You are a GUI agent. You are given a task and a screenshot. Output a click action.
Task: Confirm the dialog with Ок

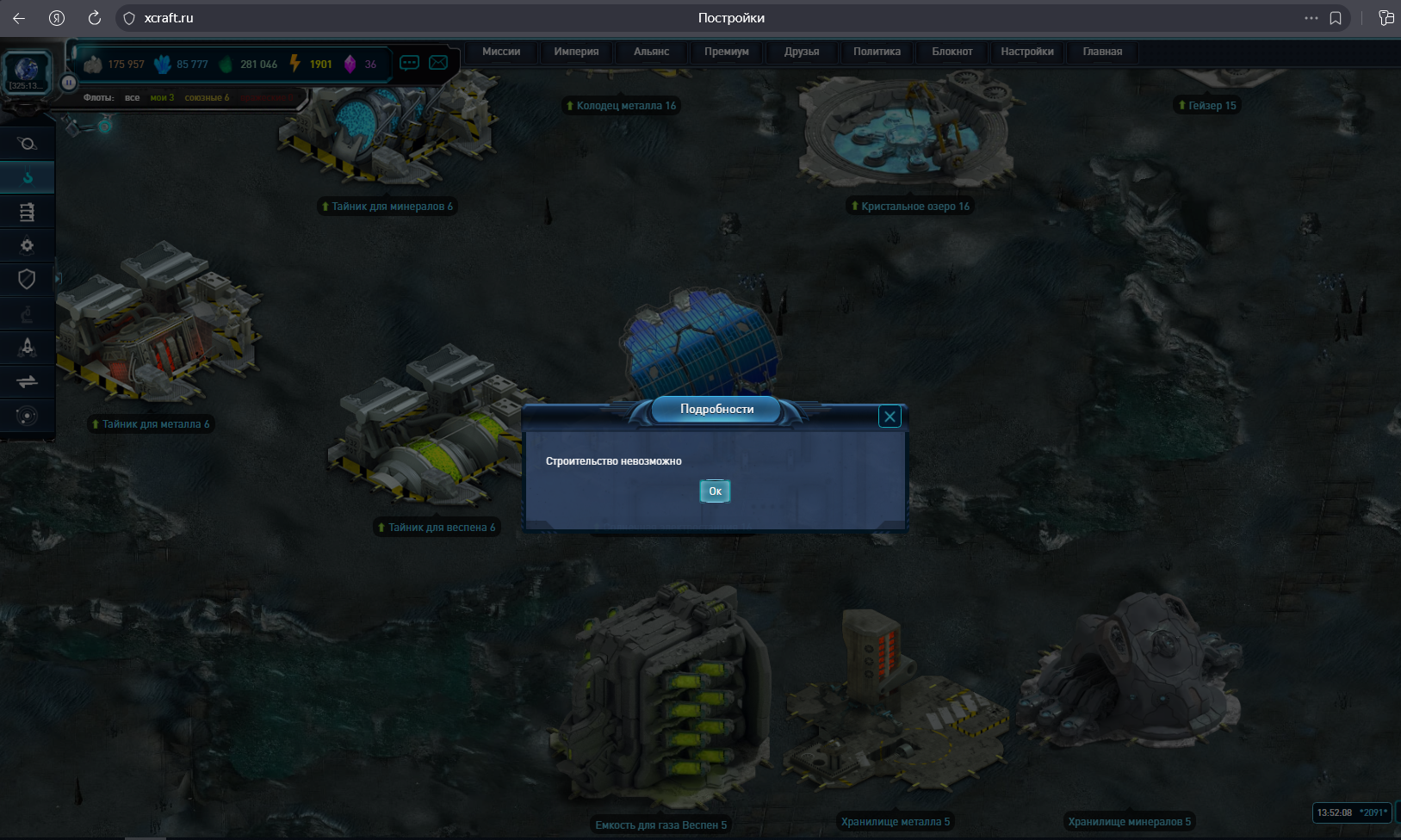[x=715, y=491]
